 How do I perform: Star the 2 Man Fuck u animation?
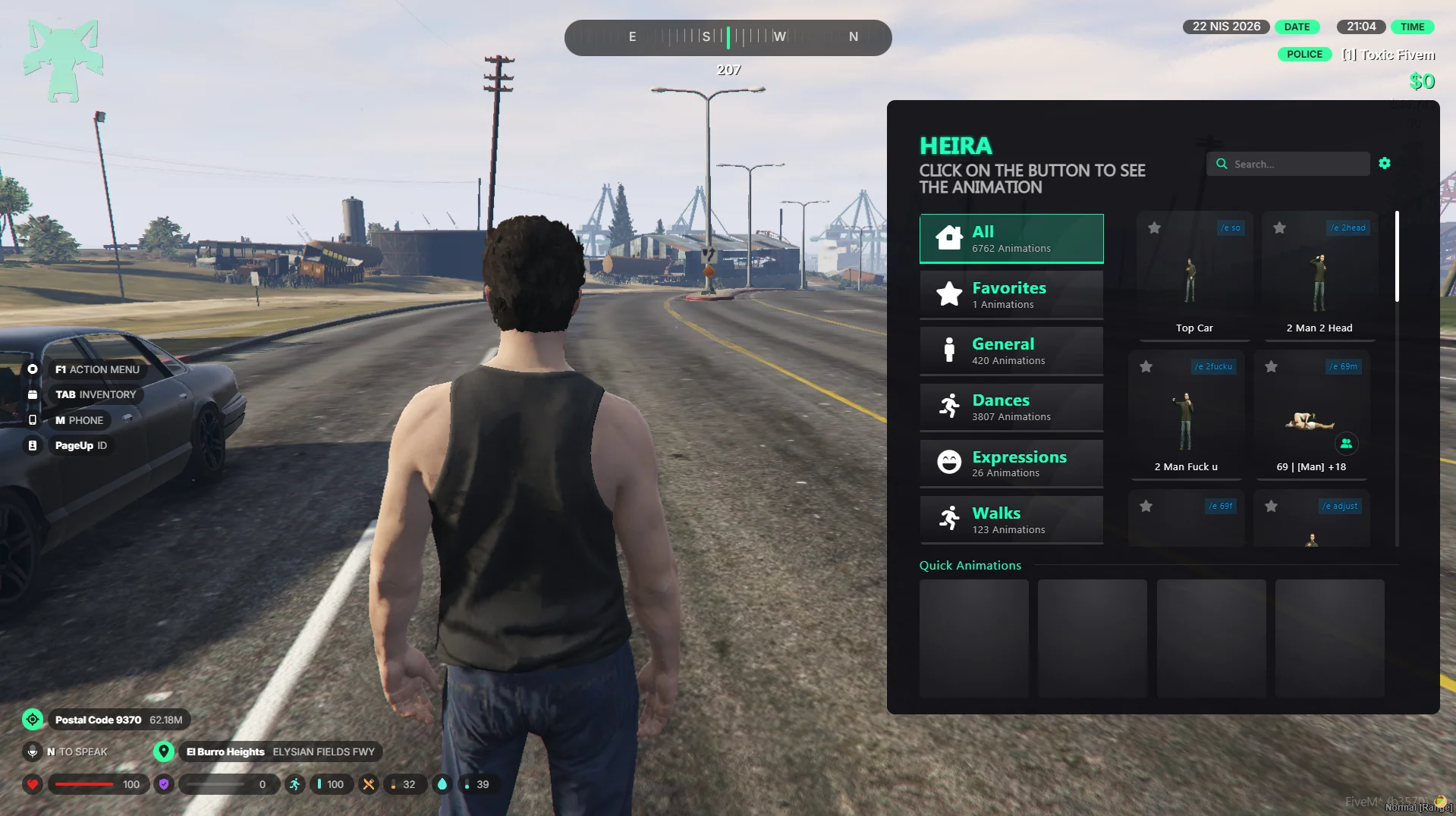pos(1146,367)
